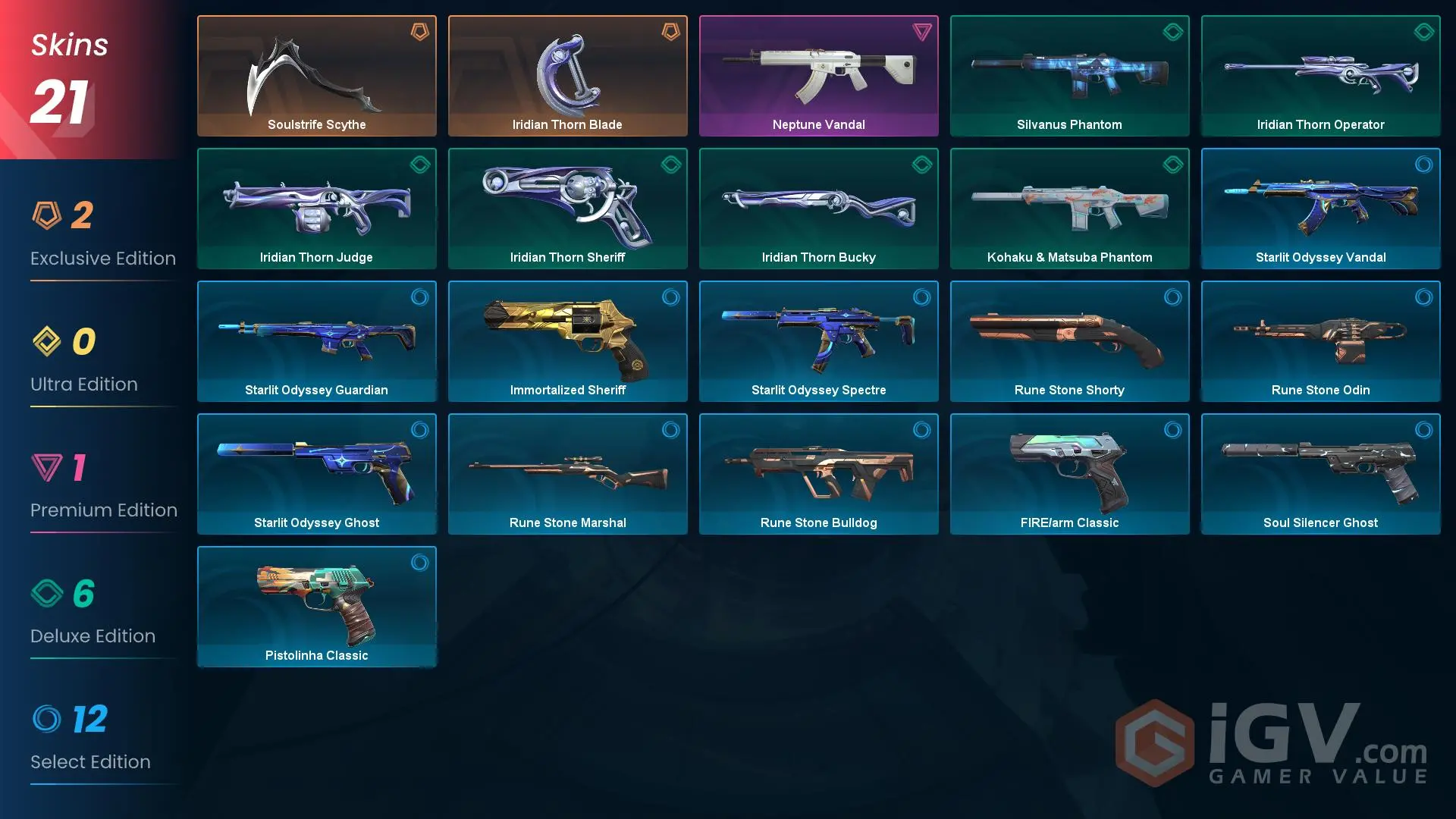Toggle the Select Edition filter row

click(x=91, y=739)
